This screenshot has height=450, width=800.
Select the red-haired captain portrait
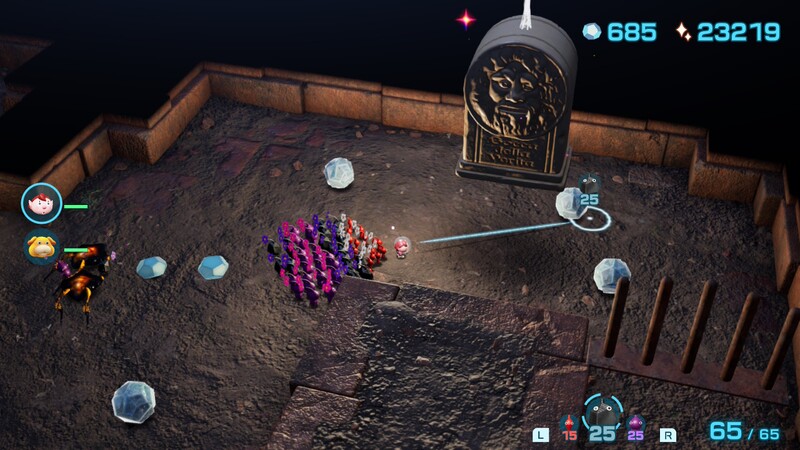[x=41, y=204]
